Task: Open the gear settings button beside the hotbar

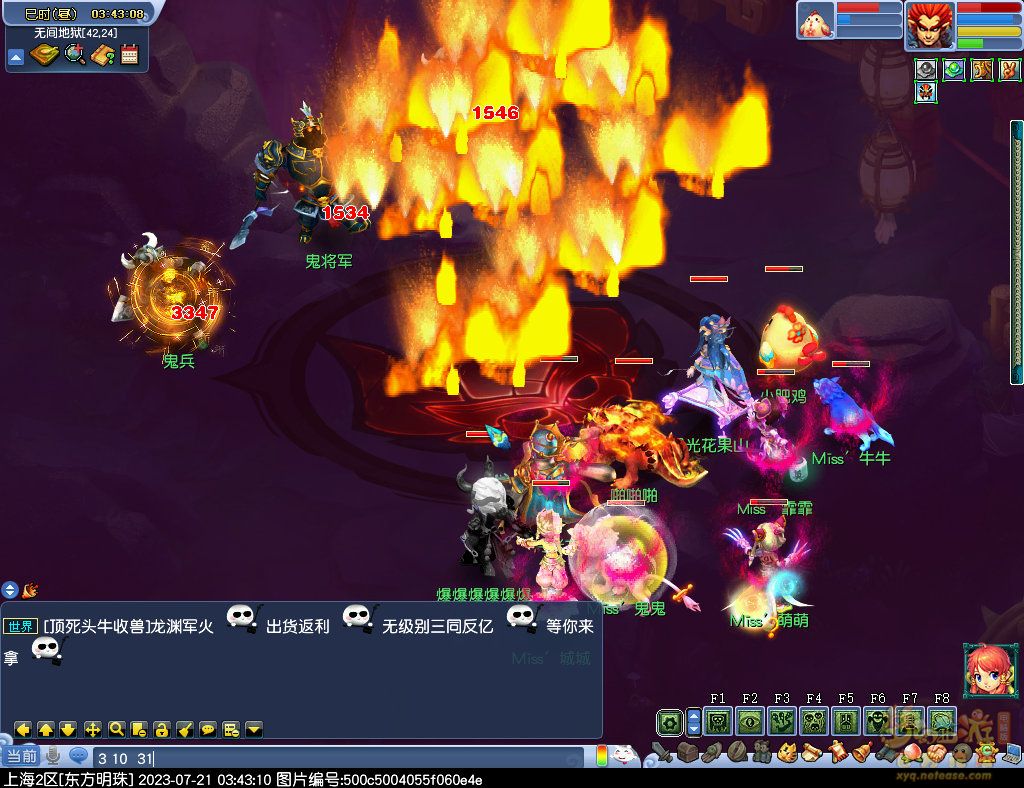Action: pyautogui.click(x=670, y=721)
